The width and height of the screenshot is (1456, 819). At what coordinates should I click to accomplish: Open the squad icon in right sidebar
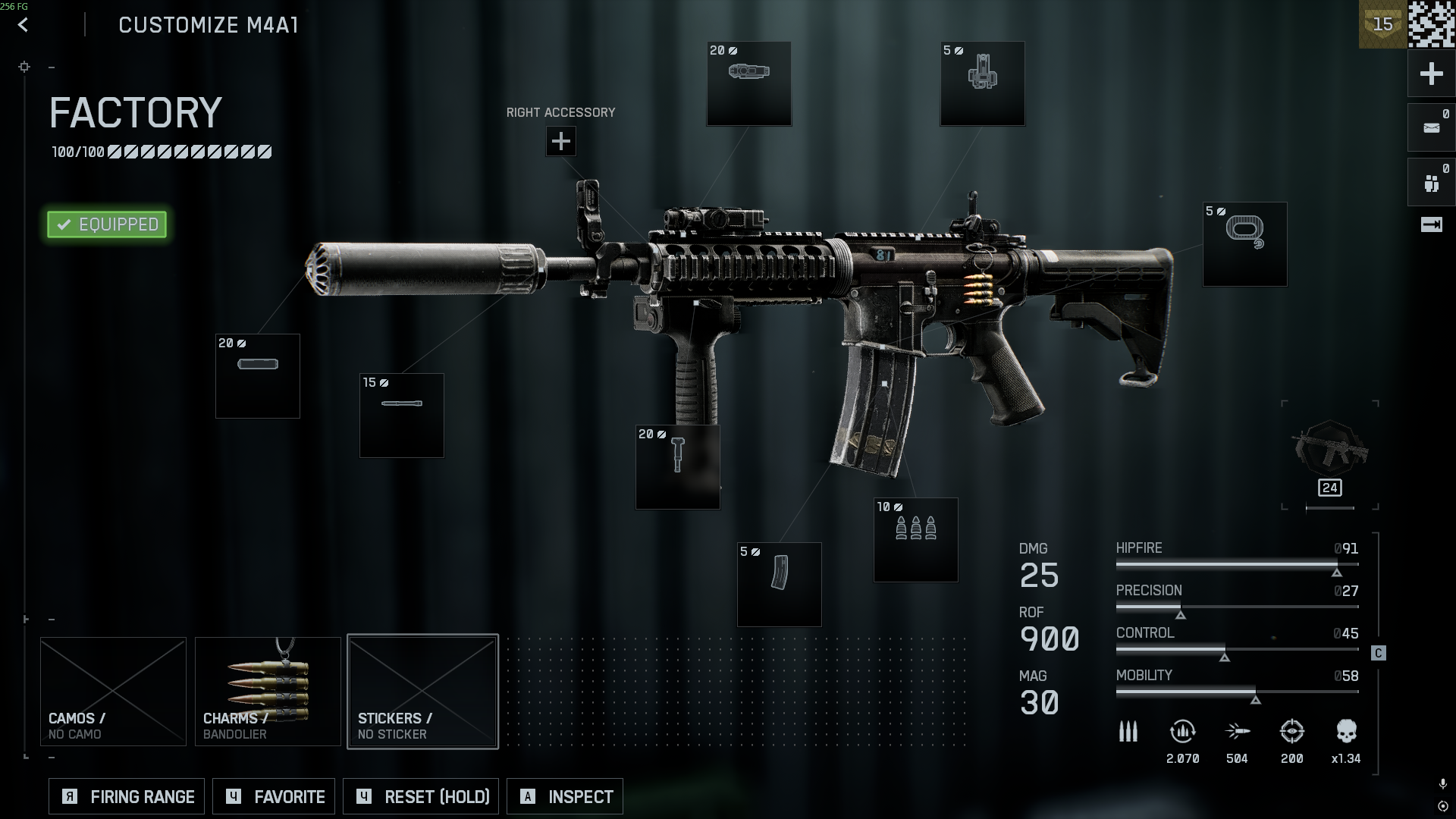point(1431,183)
